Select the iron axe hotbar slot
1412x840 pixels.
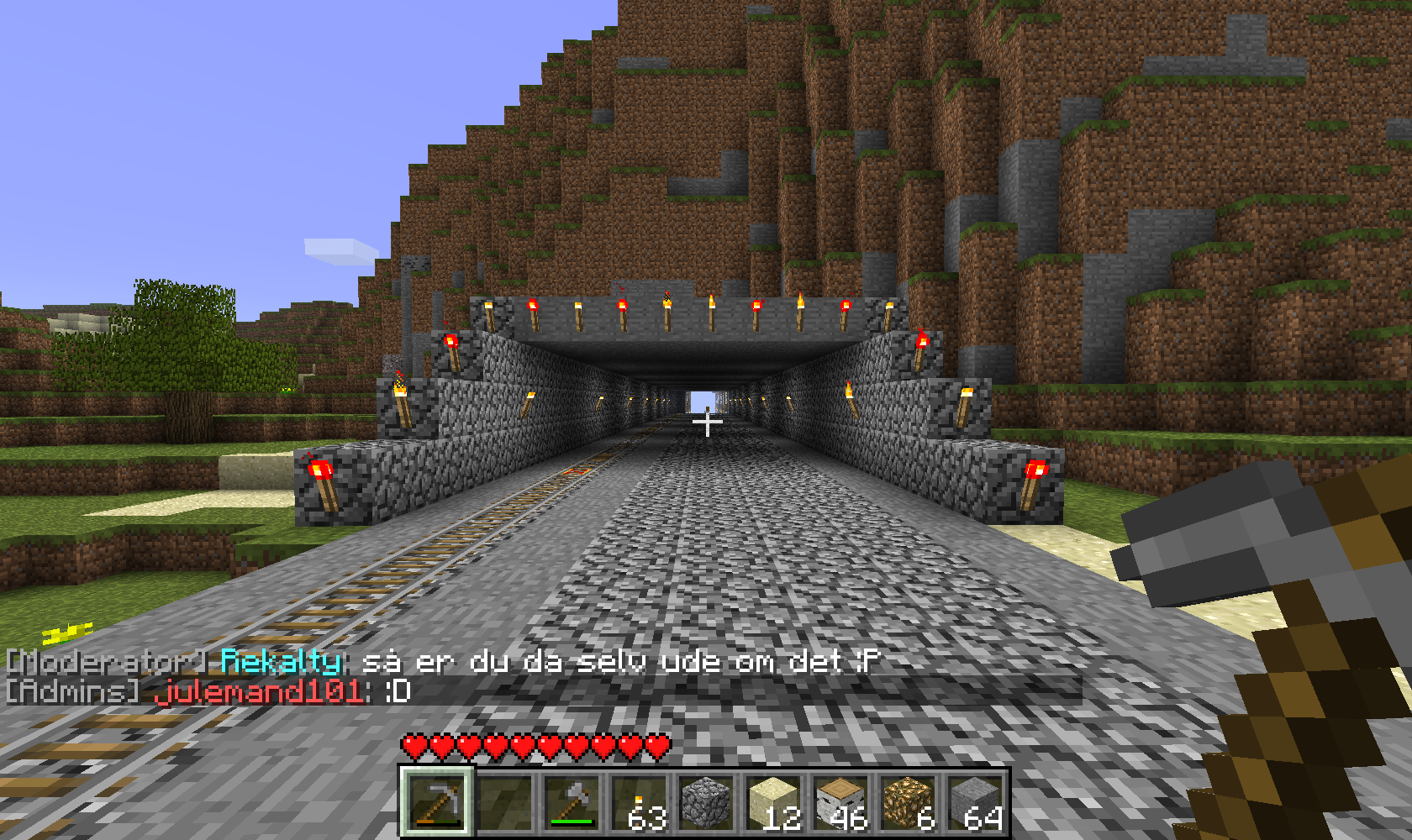[x=572, y=802]
